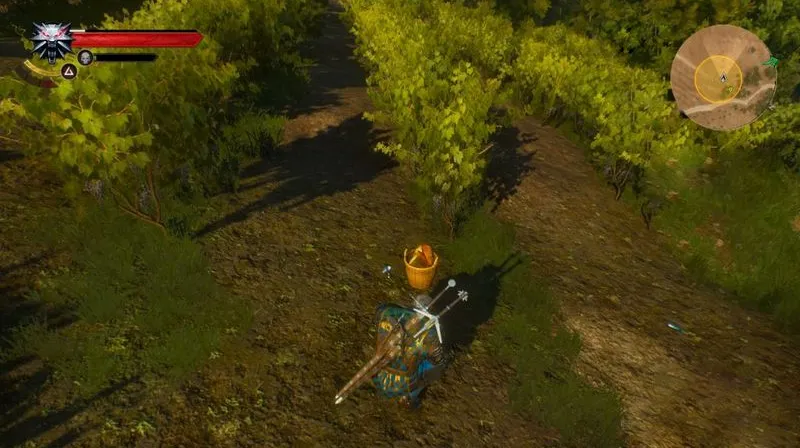Image resolution: width=800 pixels, height=448 pixels.
Task: Click the green marker on minimap edge
Action: coord(771,63)
